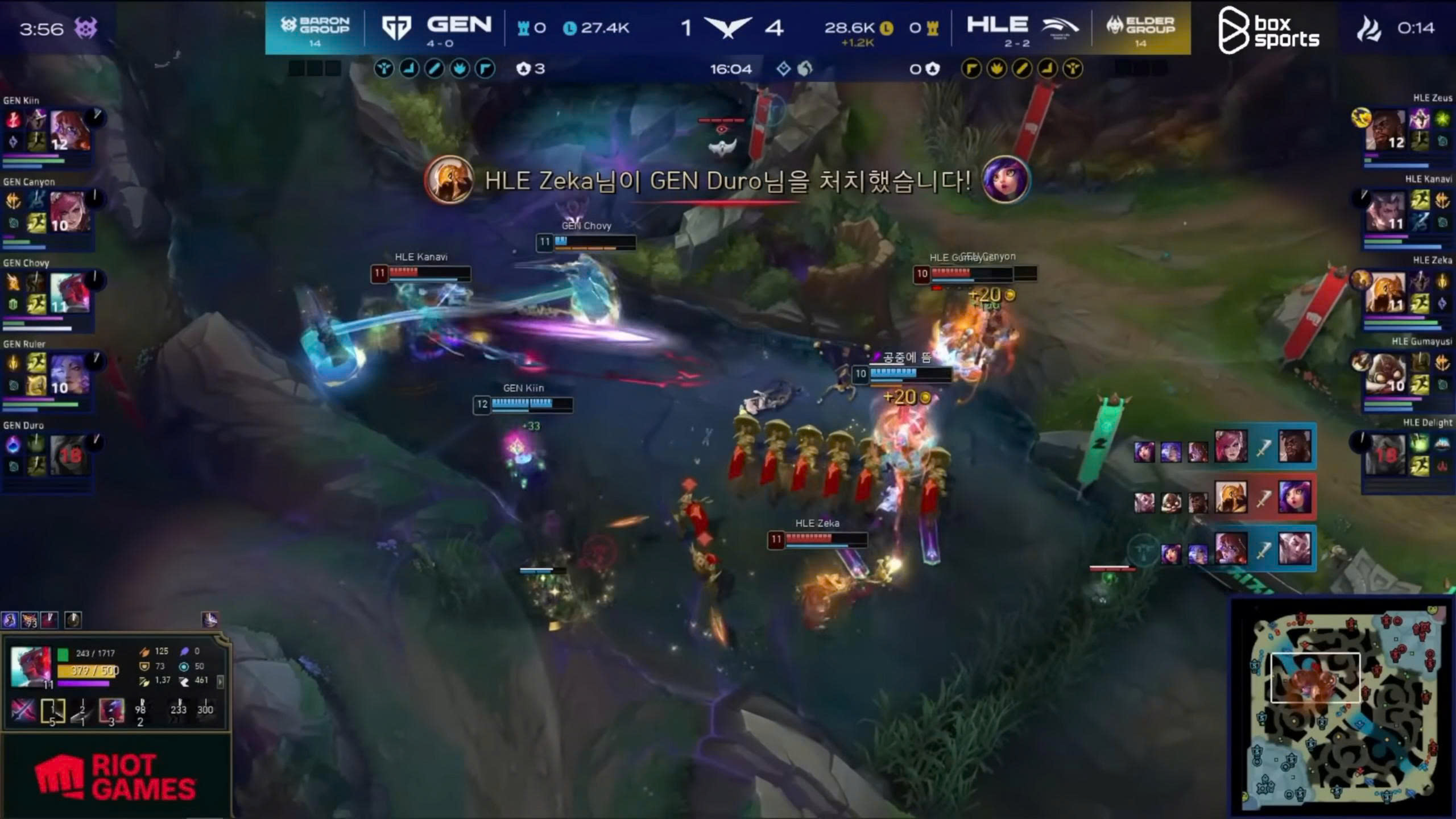Image resolution: width=1456 pixels, height=819 pixels.
Task: Click the buff icon showing 73 stacks
Action: (x=29, y=620)
